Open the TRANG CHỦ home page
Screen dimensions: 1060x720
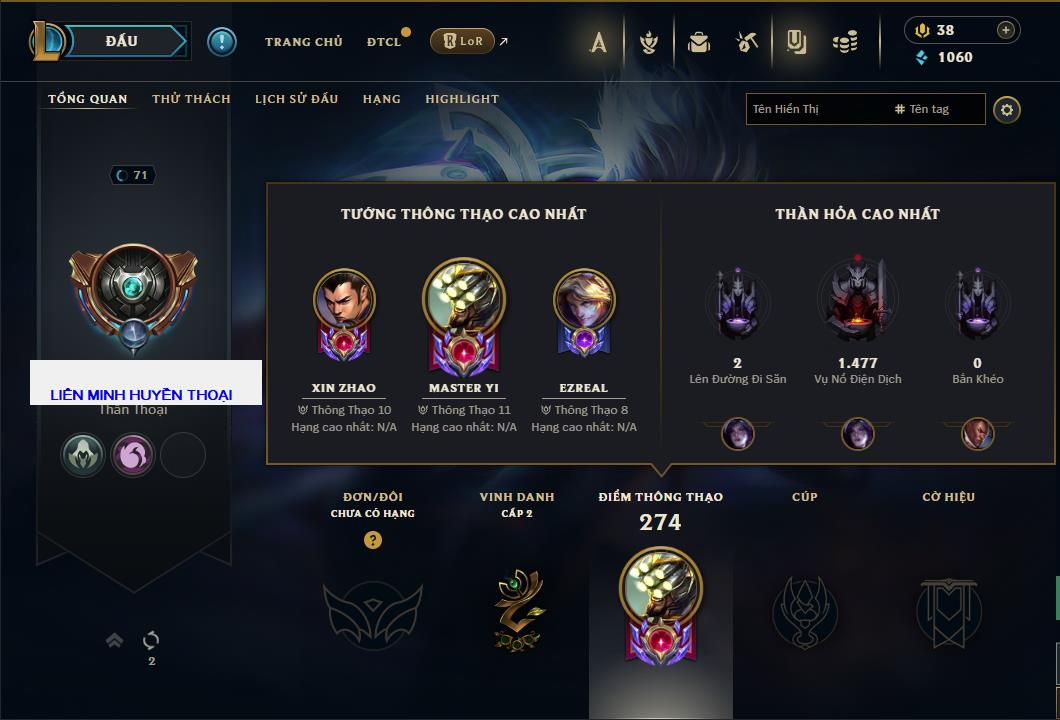click(x=303, y=42)
